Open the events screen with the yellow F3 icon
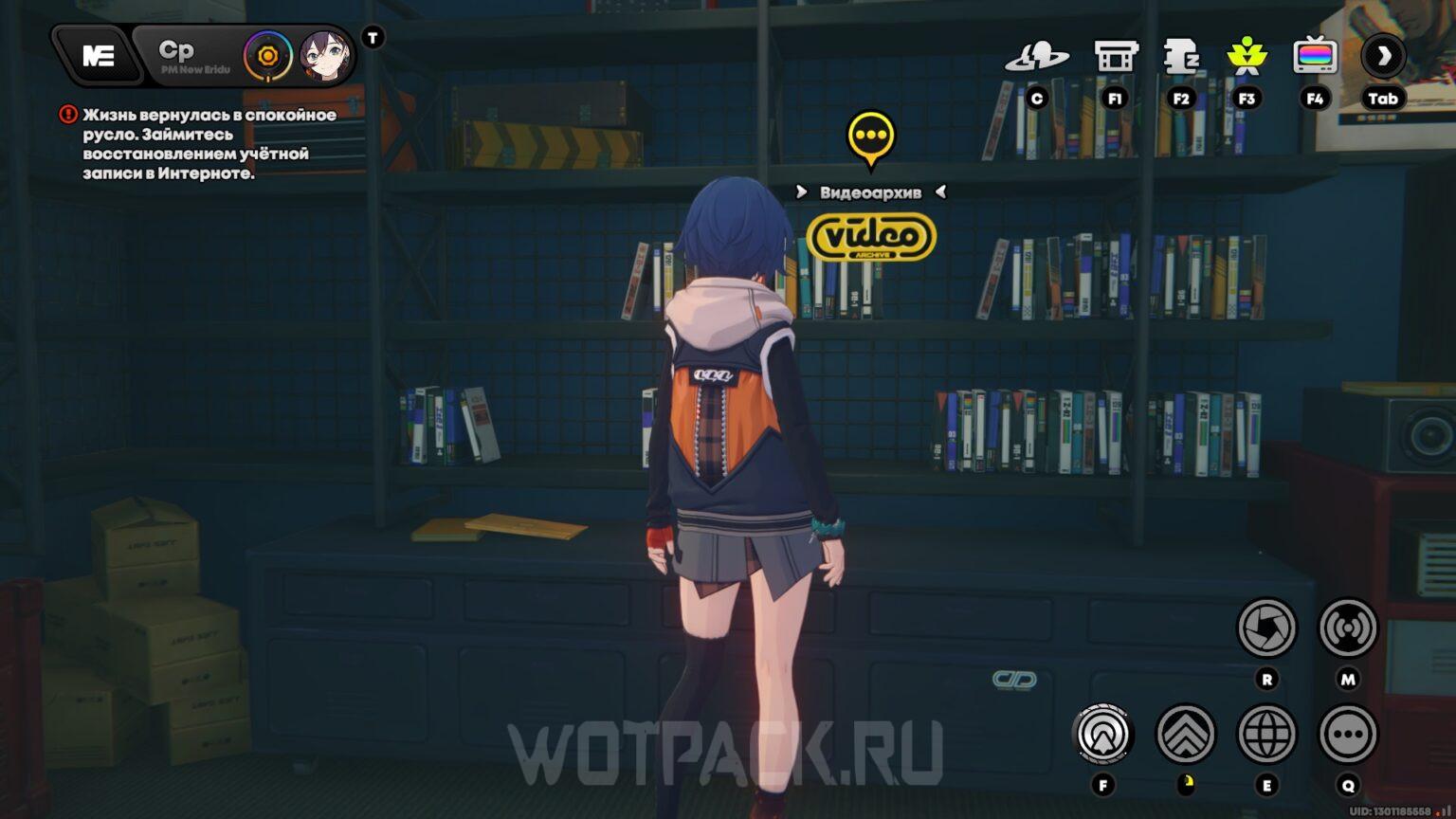The width and height of the screenshot is (1456, 819). pyautogui.click(x=1248, y=57)
